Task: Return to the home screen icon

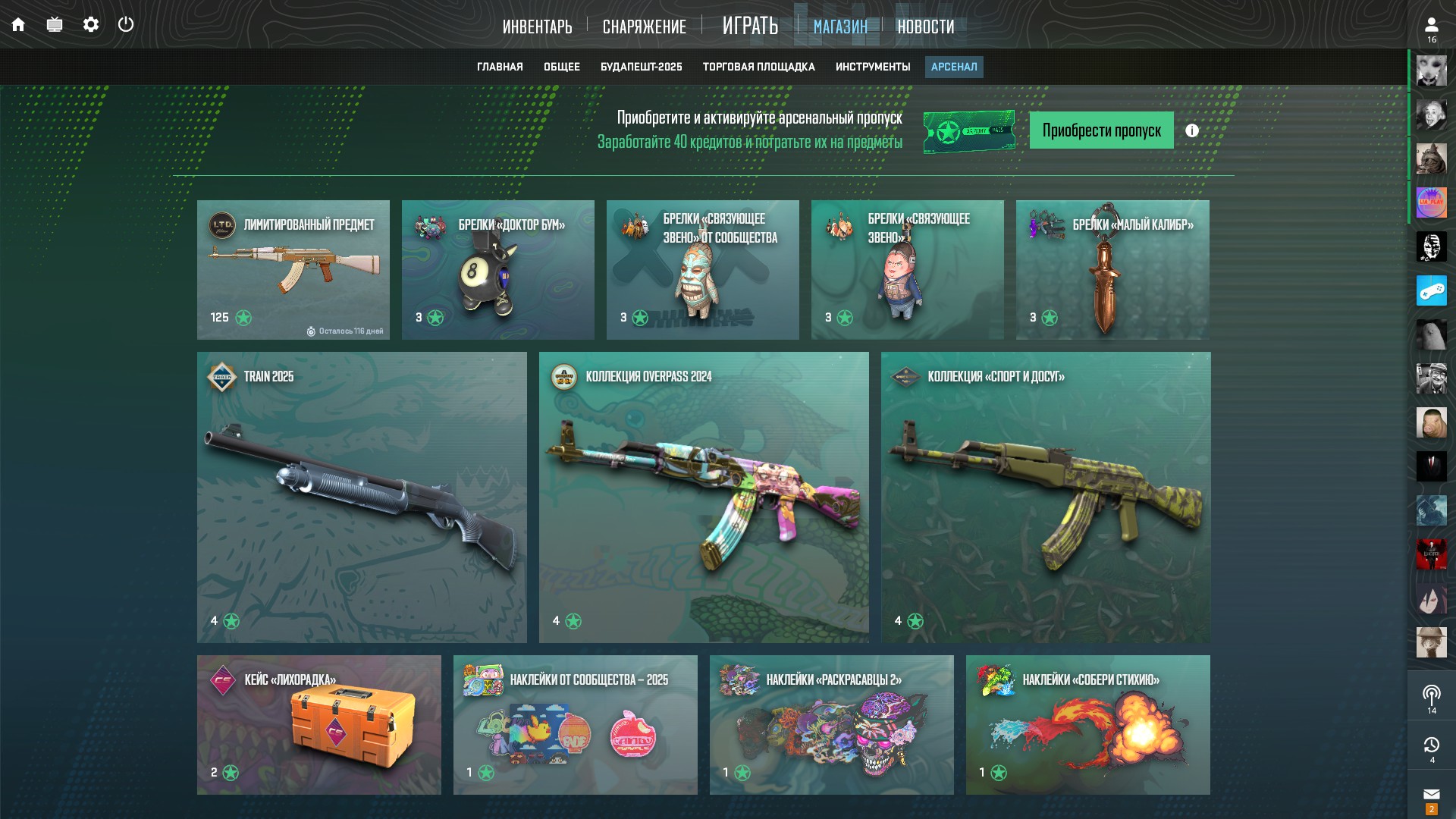Action: [x=18, y=24]
